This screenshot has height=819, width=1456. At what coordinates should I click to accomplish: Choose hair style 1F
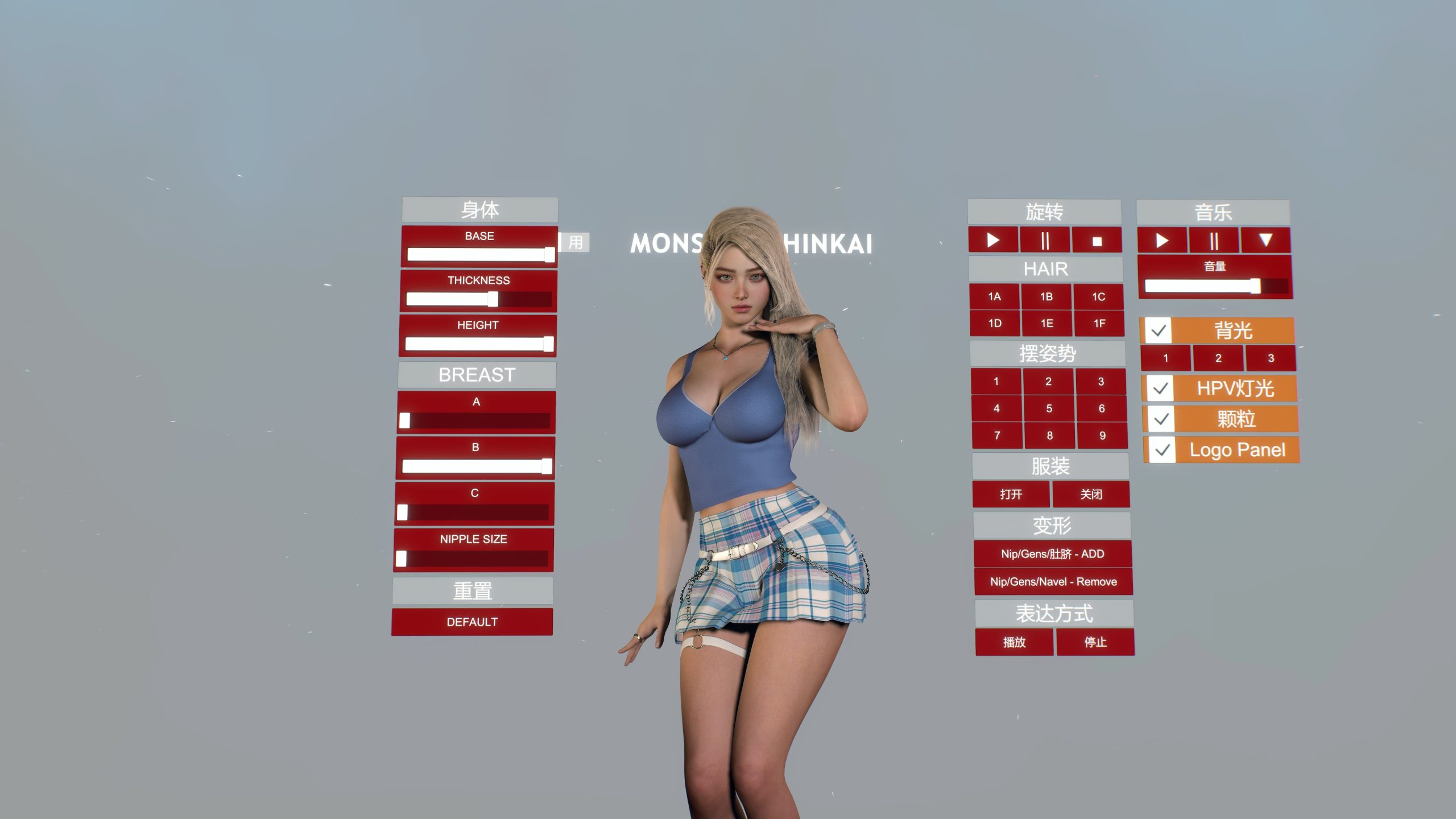1099,324
